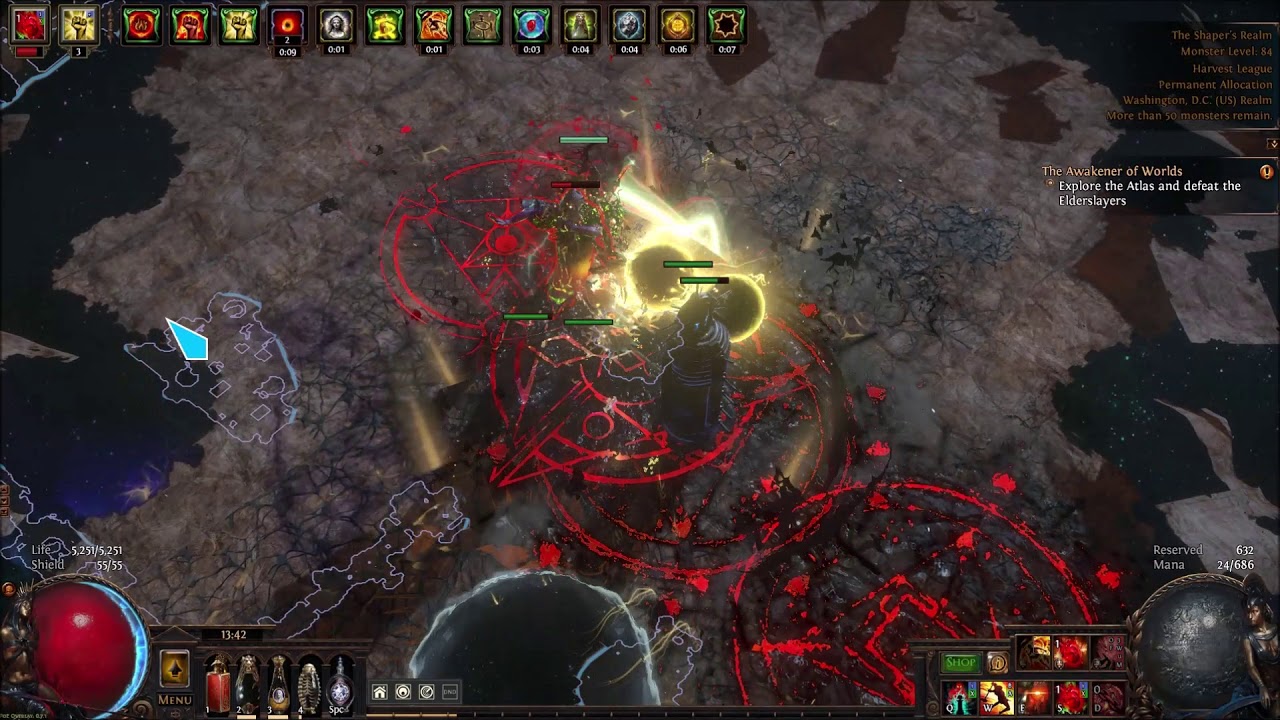Activate the Q skill with teal figure
Image resolution: width=1280 pixels, height=720 pixels.
point(960,697)
